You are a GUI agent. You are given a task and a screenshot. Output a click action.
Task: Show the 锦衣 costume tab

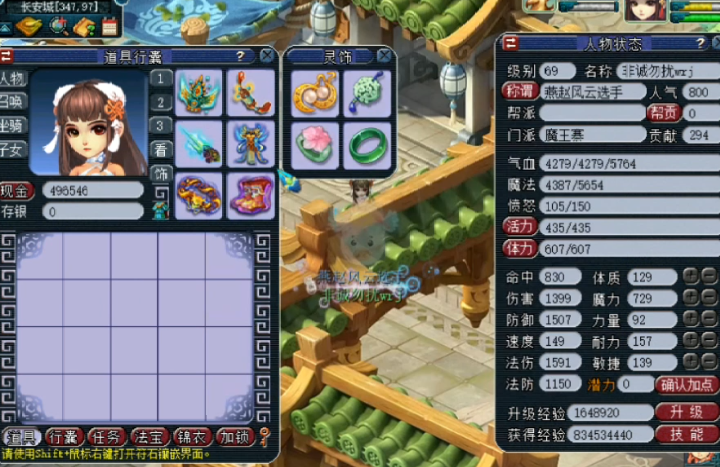192,437
